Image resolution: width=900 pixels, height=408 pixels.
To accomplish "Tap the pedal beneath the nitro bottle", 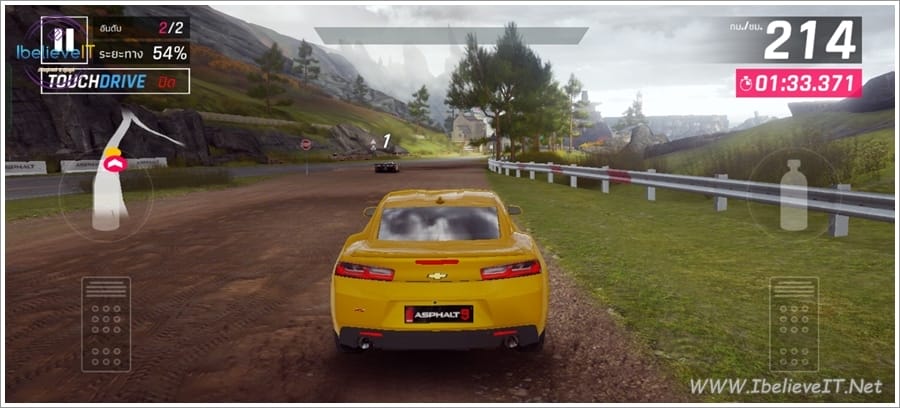I will 794,324.
